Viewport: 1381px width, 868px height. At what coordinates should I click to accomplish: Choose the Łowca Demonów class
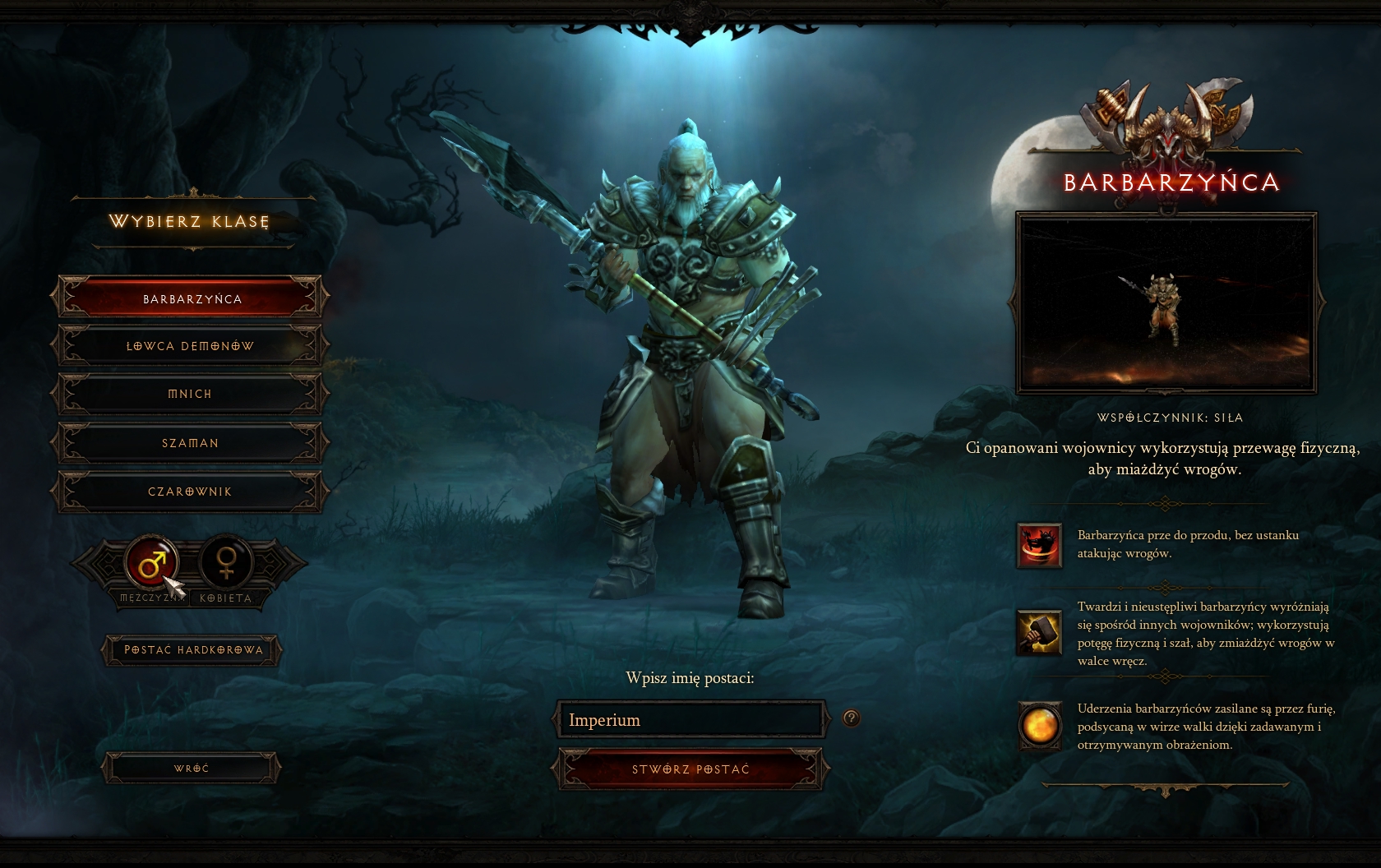pyautogui.click(x=191, y=346)
